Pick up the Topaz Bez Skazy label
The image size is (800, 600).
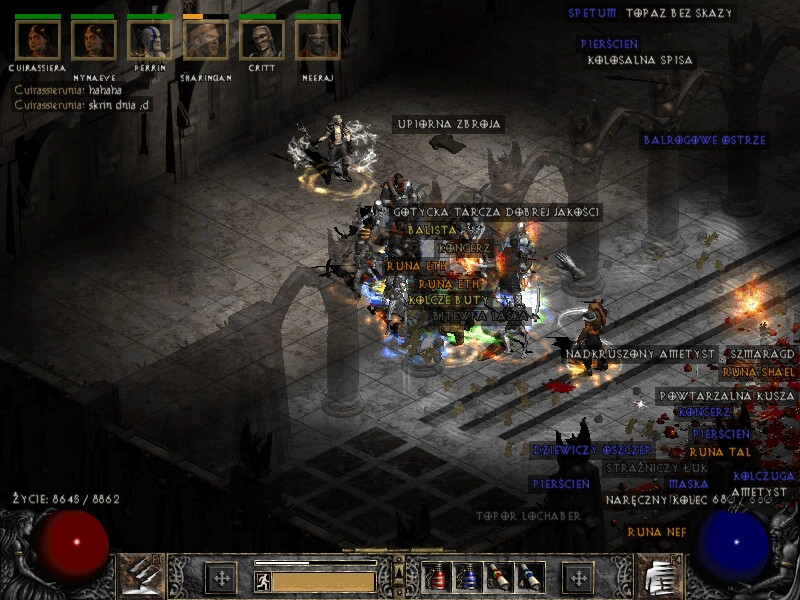pyautogui.click(x=679, y=14)
